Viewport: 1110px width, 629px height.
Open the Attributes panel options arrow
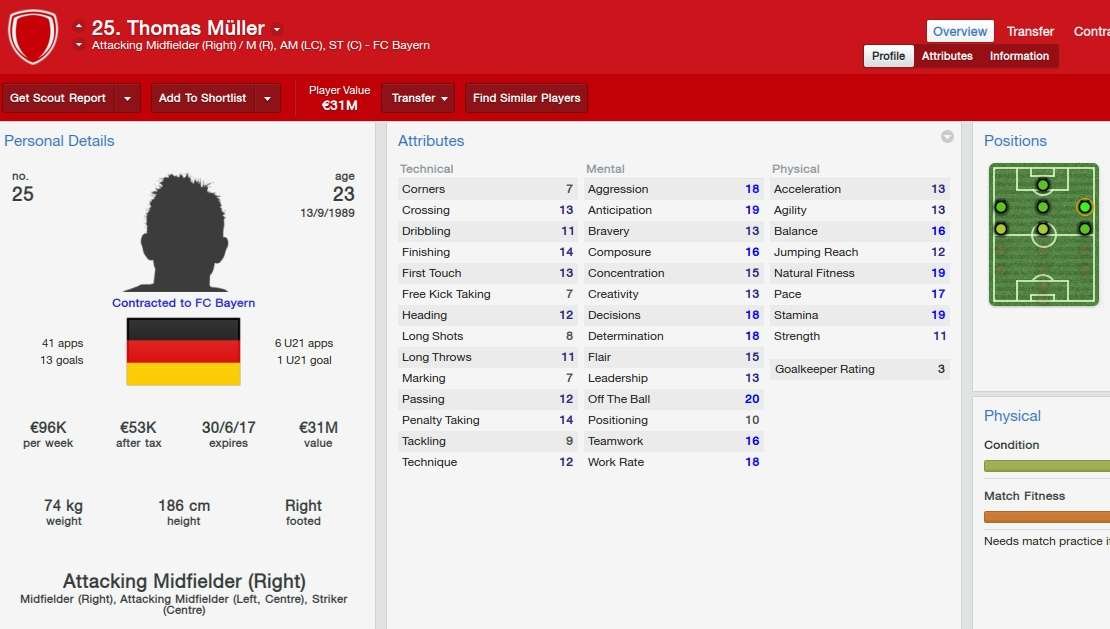click(947, 137)
